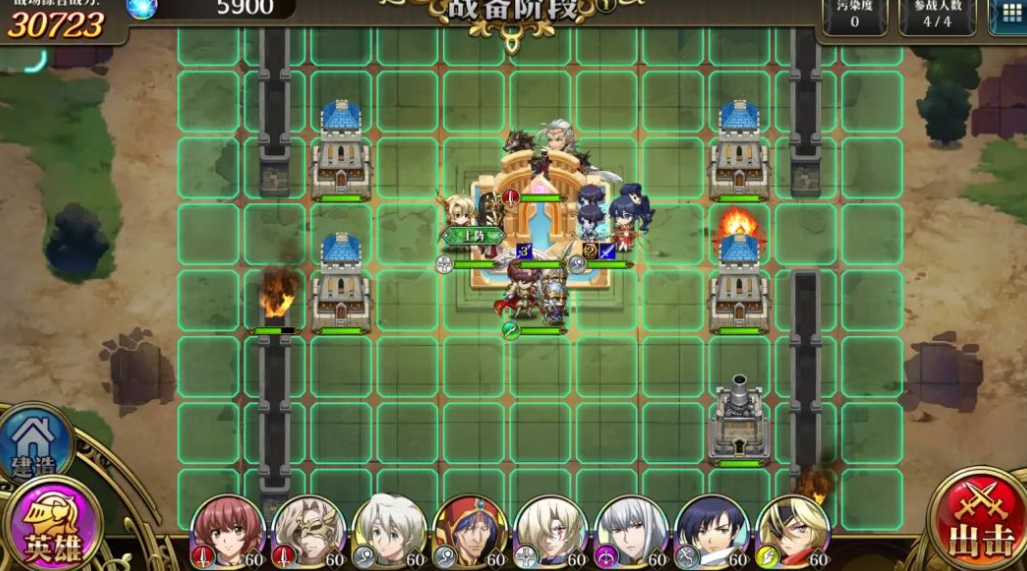Choose the hero with the red hat

point(469,530)
